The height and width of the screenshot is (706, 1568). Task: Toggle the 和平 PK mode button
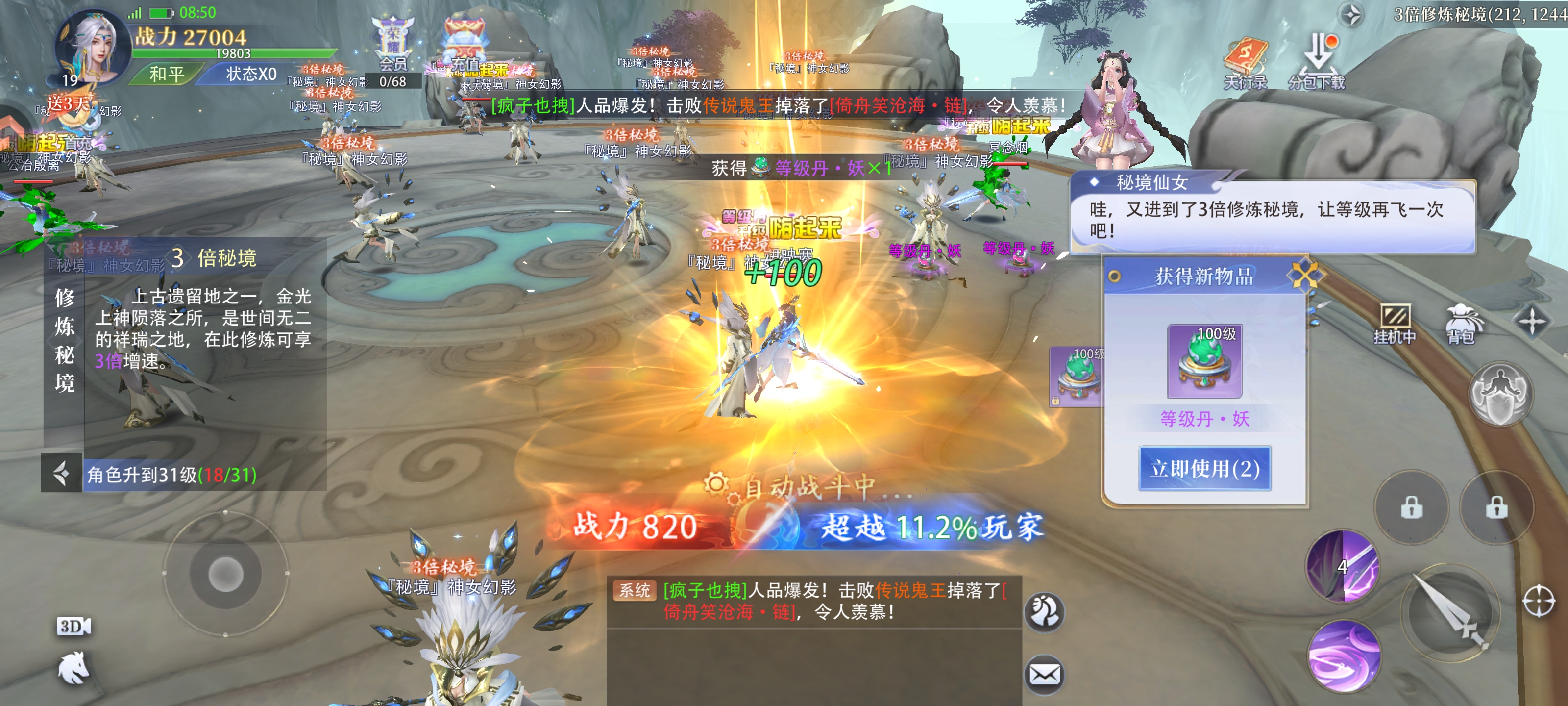[x=167, y=75]
